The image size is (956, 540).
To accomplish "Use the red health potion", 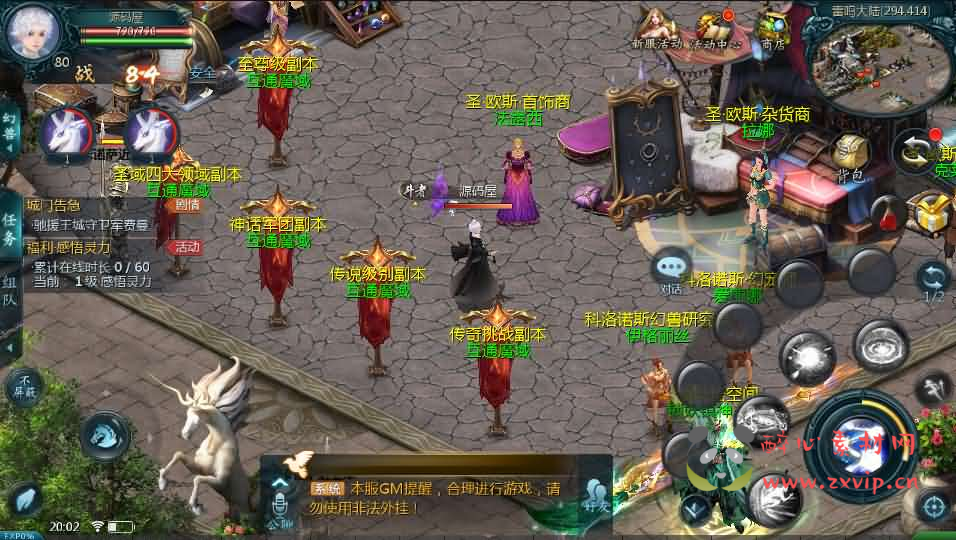I will click(885, 213).
